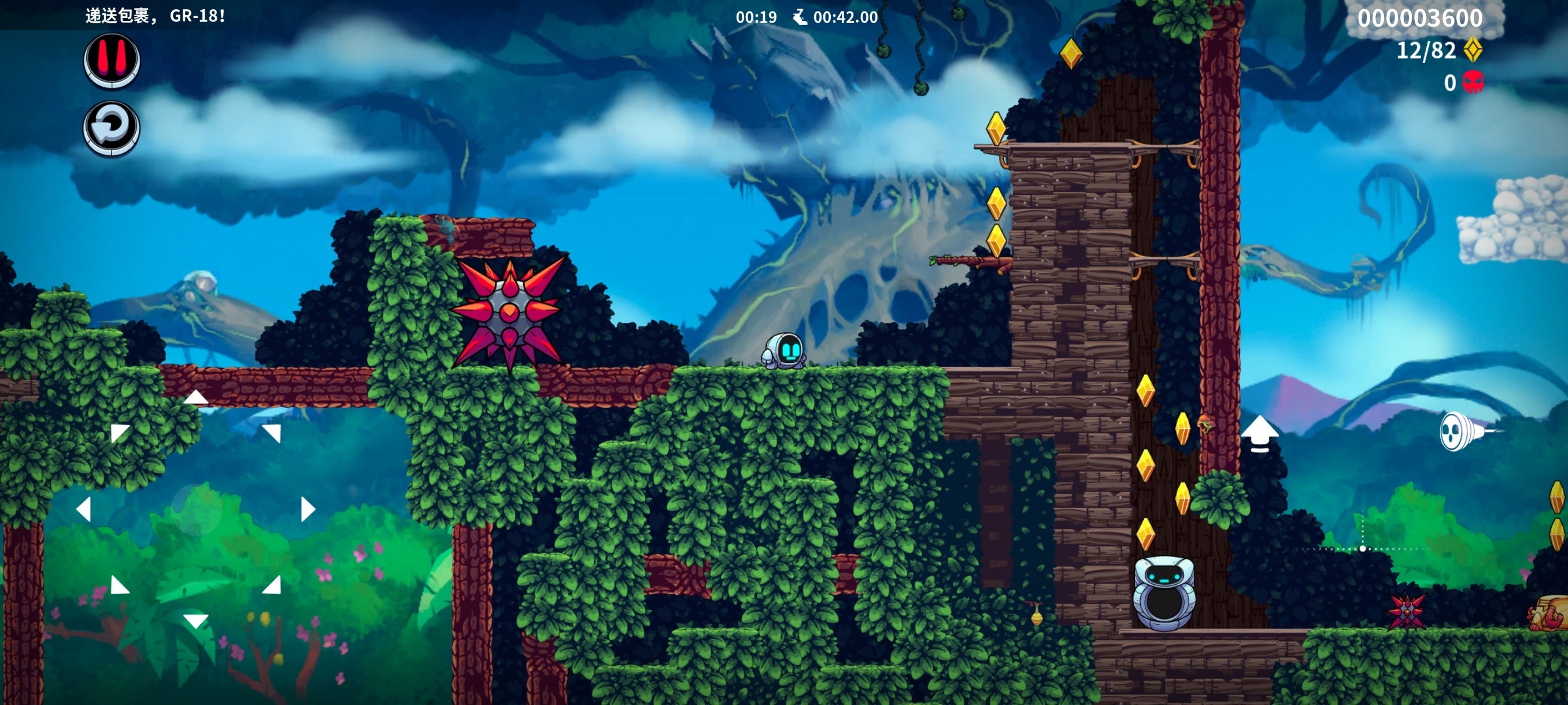Tap the down-left diagonal D-pad arrow
Image resolution: width=1568 pixels, height=705 pixels.
119,585
